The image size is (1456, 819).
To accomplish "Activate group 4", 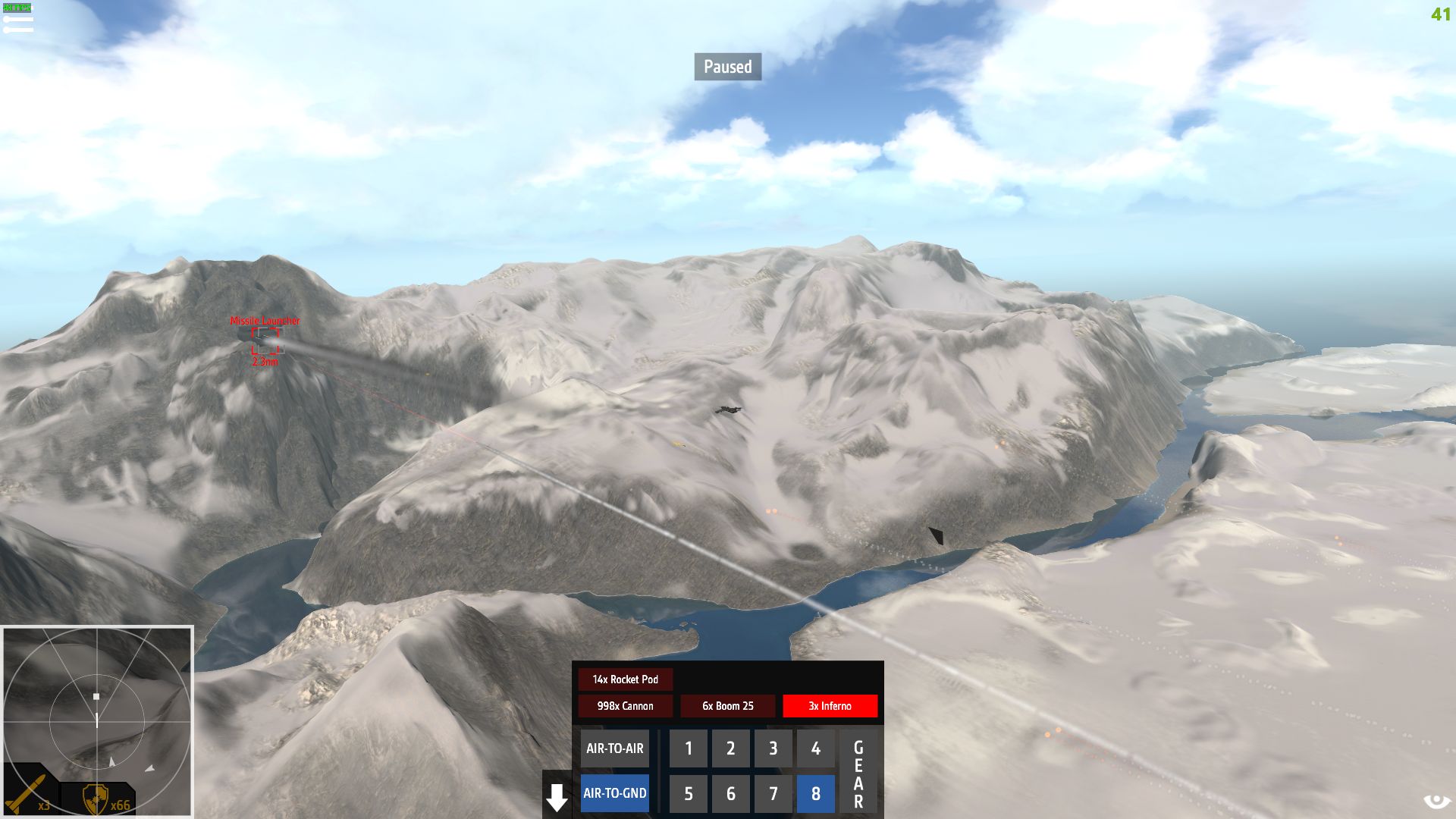I will (x=815, y=748).
